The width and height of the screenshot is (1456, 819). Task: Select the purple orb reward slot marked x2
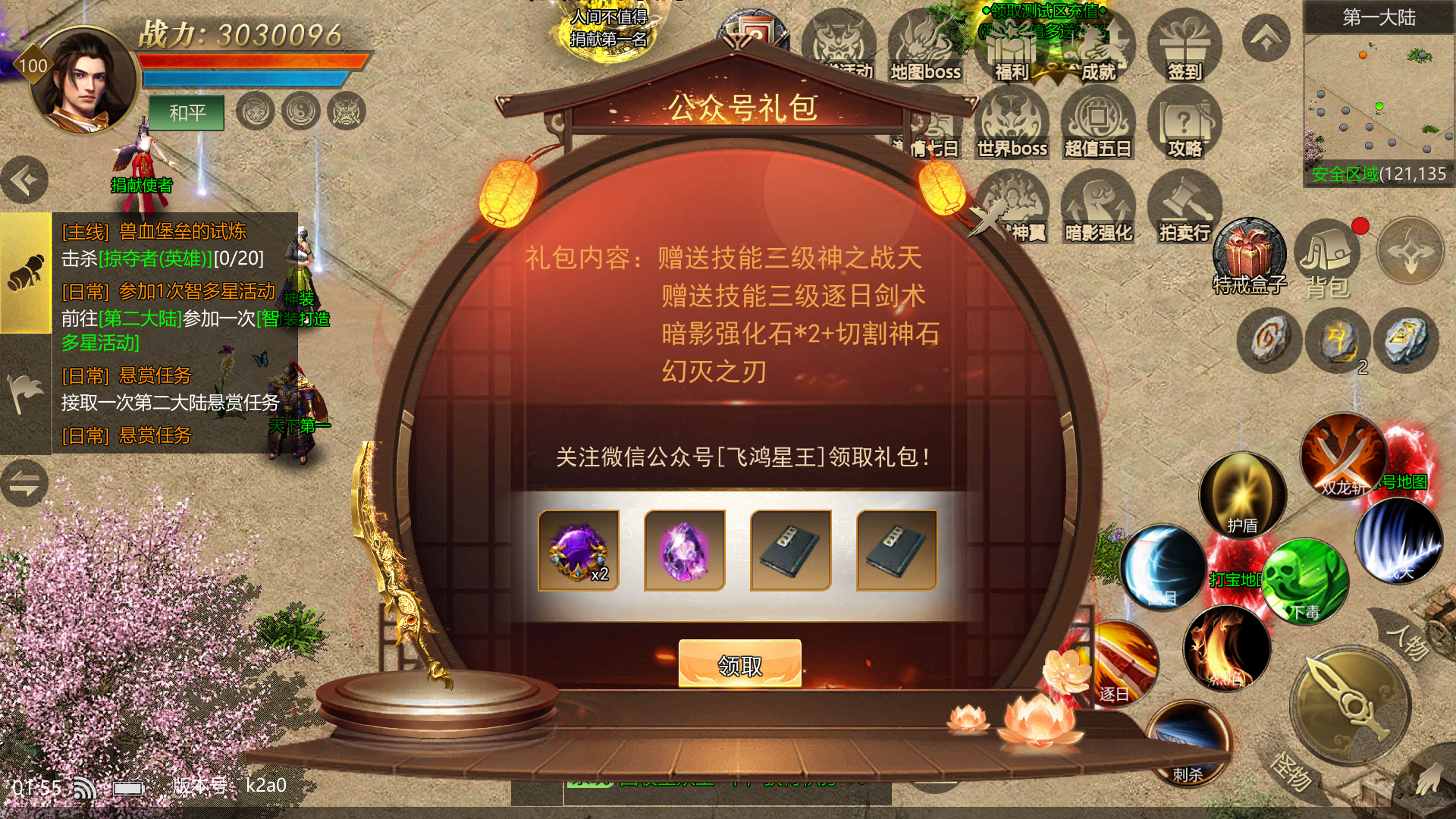579,551
